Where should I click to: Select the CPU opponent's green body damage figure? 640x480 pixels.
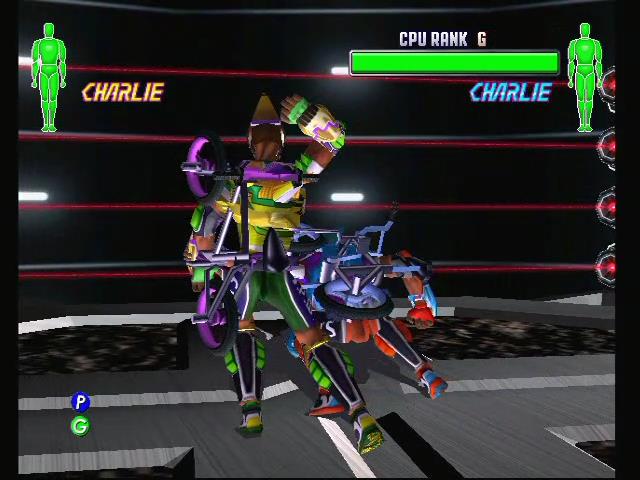pos(585,78)
